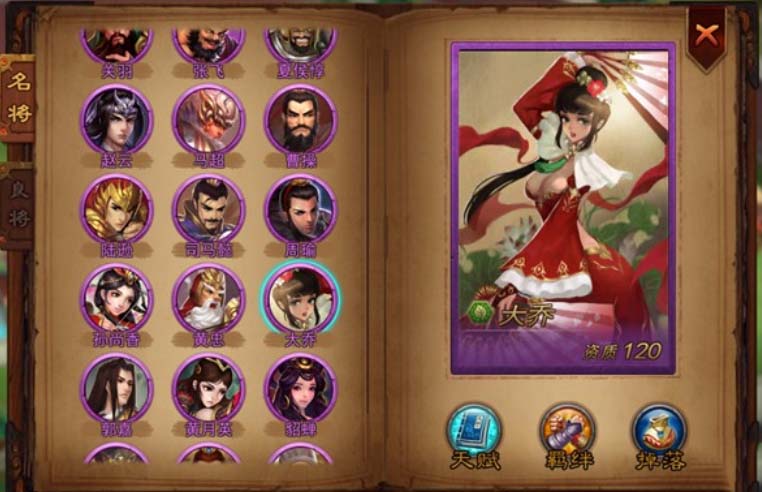Screen dimensions: 762x492
Task: Select the 陆逊 portrait
Action: coord(117,210)
